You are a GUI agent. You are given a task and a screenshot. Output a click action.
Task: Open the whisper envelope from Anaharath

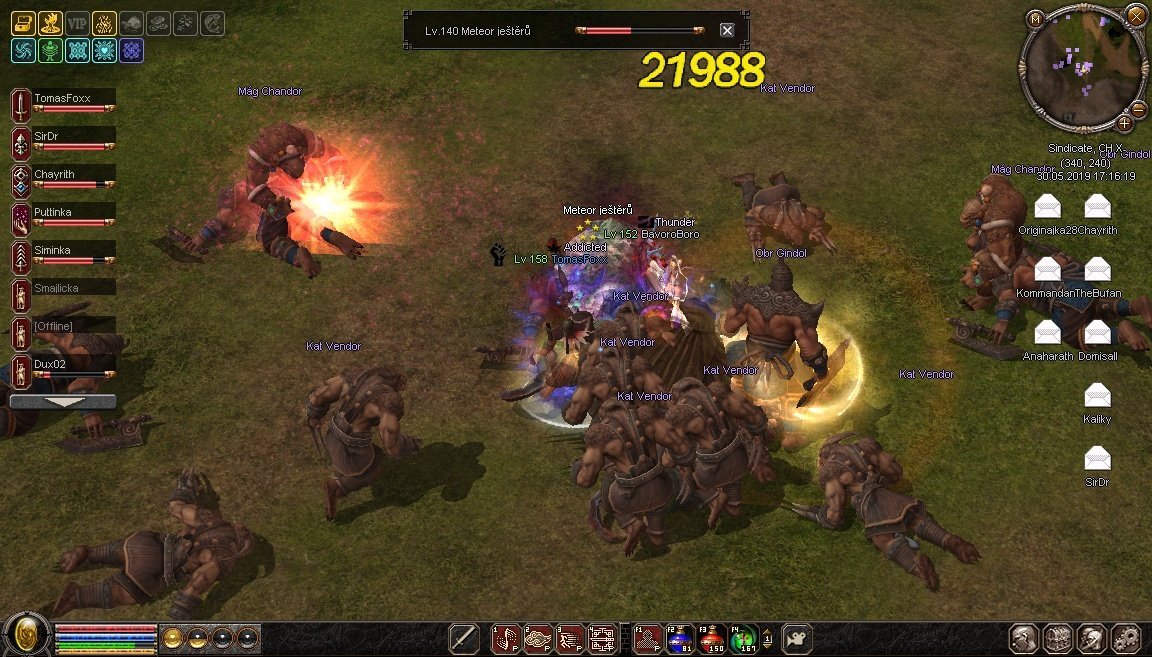coord(1047,333)
